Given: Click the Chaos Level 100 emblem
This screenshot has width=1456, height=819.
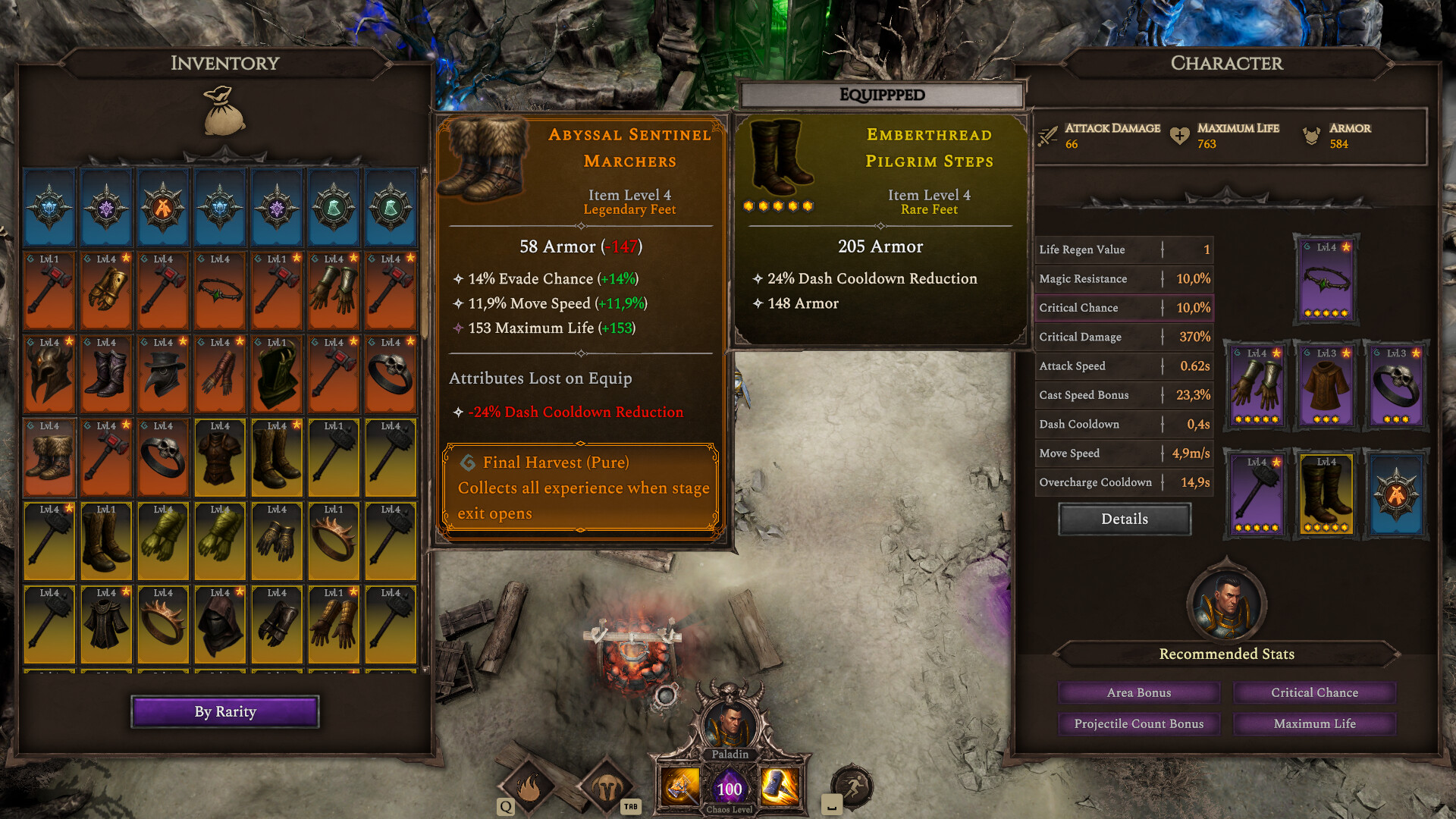Looking at the screenshot, I should pos(729,789).
